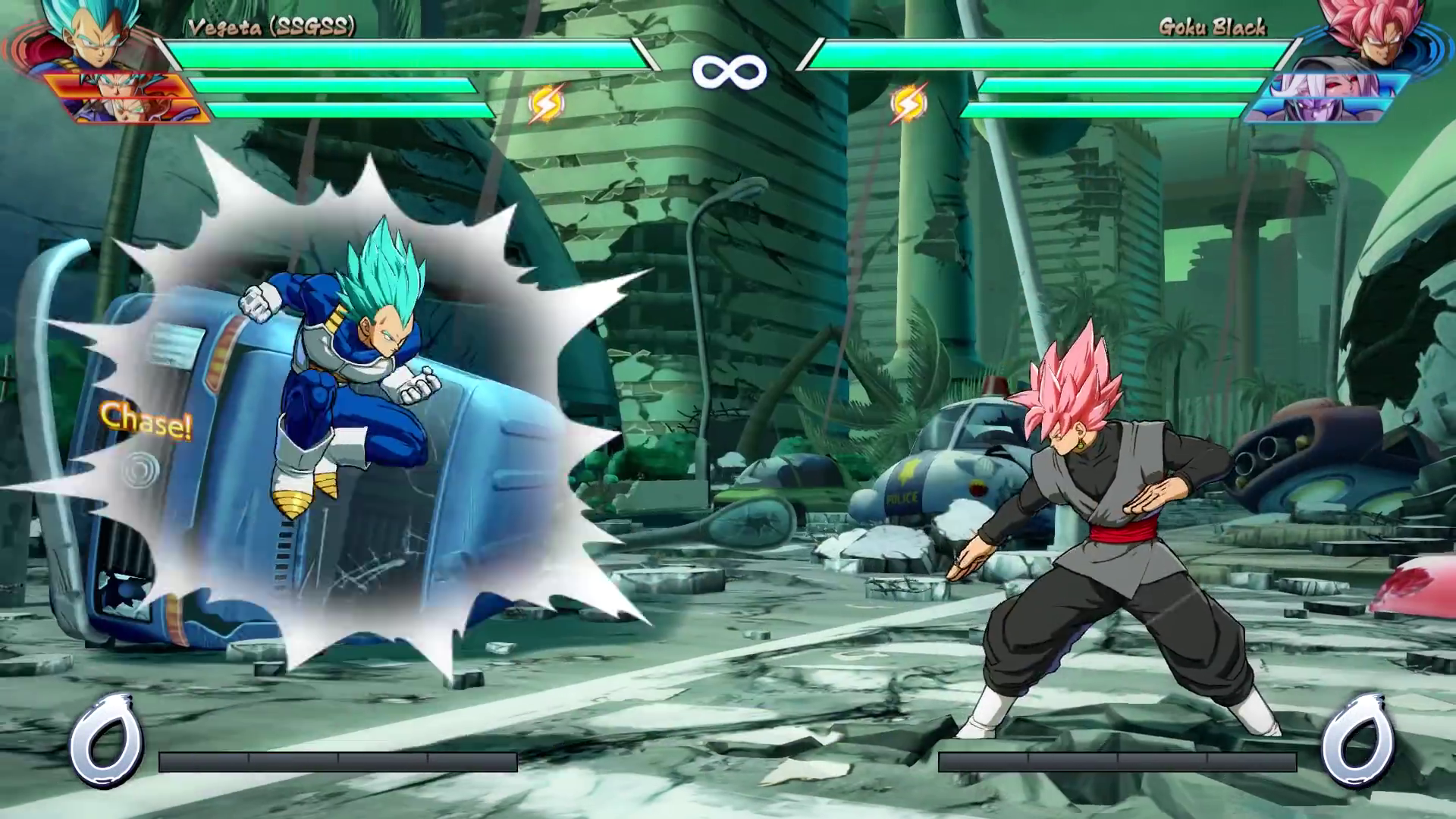
Task: Click the infinity timer symbol
Action: click(728, 71)
